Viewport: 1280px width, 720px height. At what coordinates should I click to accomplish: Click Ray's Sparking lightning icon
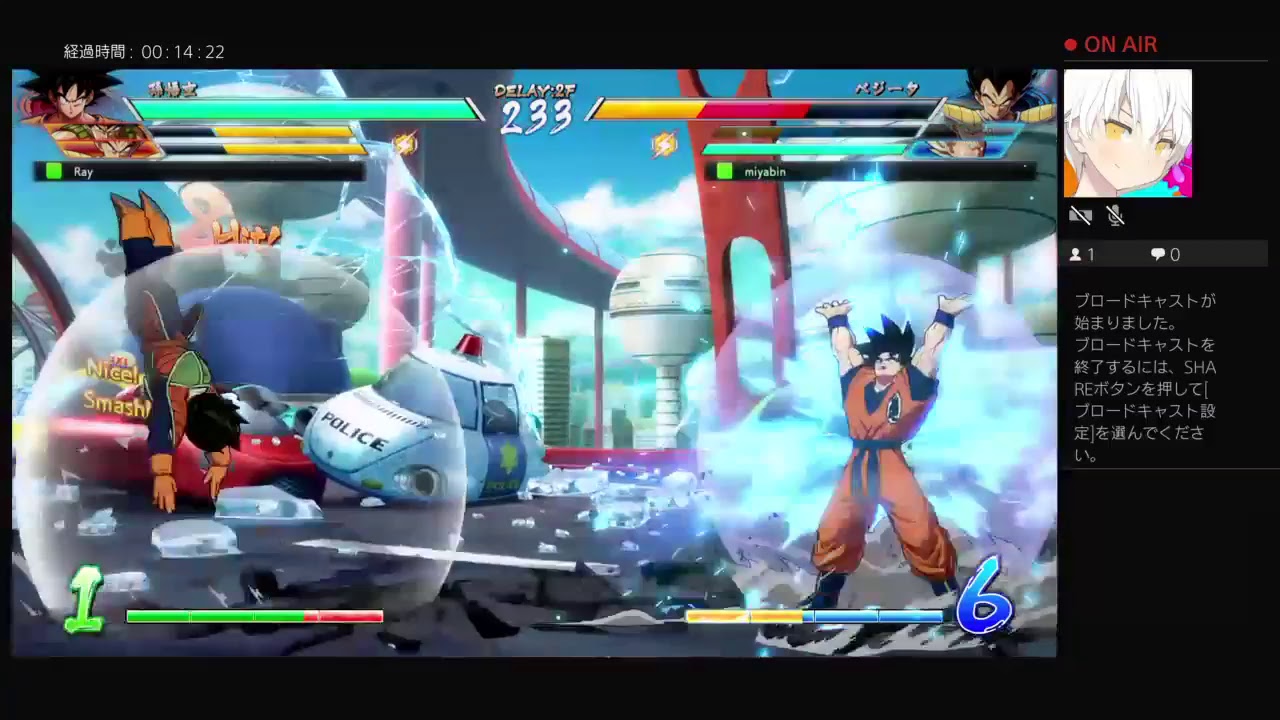pyautogui.click(x=405, y=143)
